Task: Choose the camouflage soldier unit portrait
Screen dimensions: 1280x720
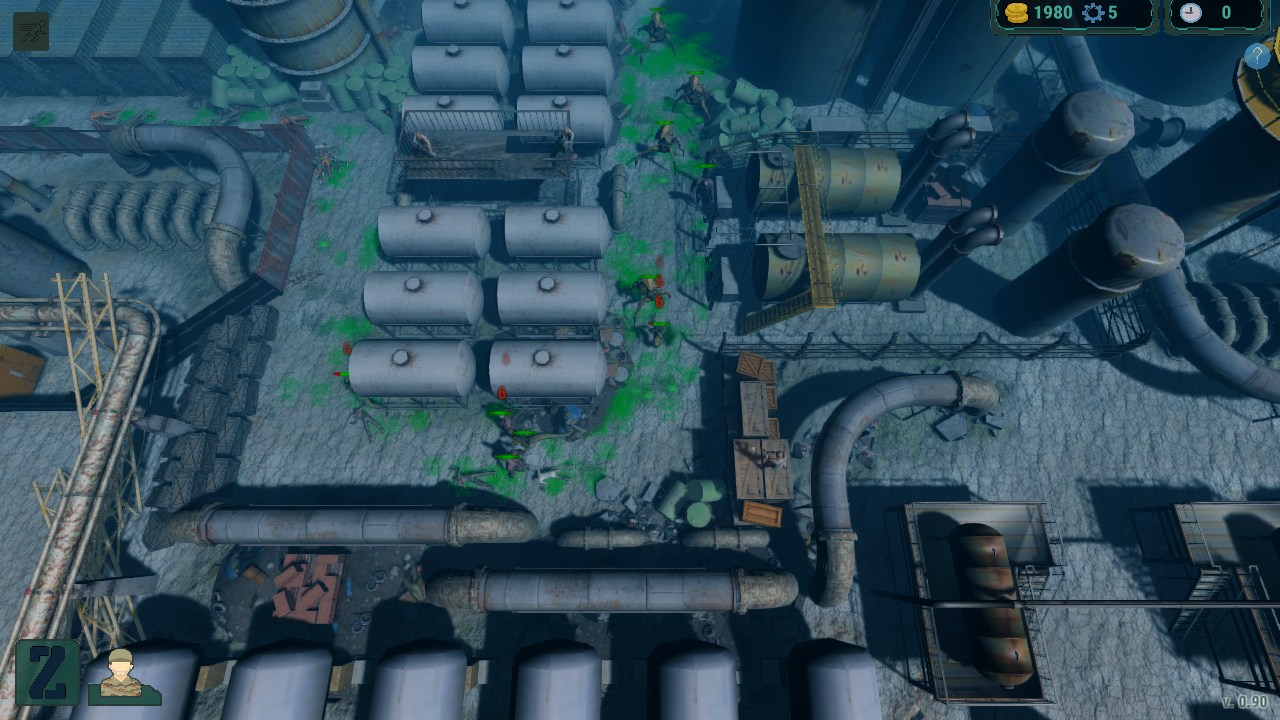Action: pos(123,676)
